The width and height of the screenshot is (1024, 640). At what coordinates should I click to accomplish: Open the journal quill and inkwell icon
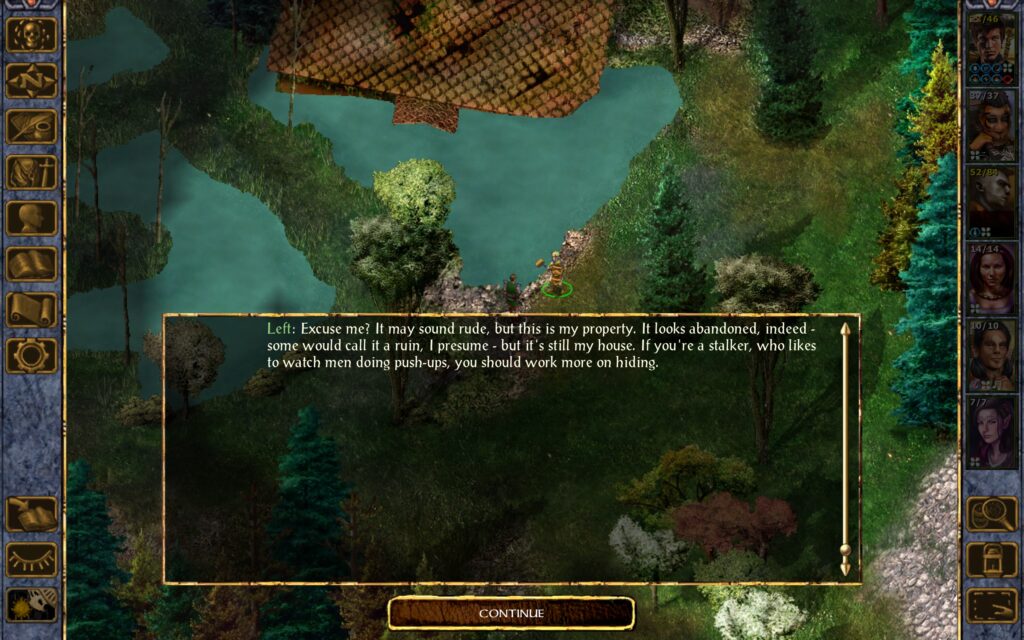pos(32,127)
